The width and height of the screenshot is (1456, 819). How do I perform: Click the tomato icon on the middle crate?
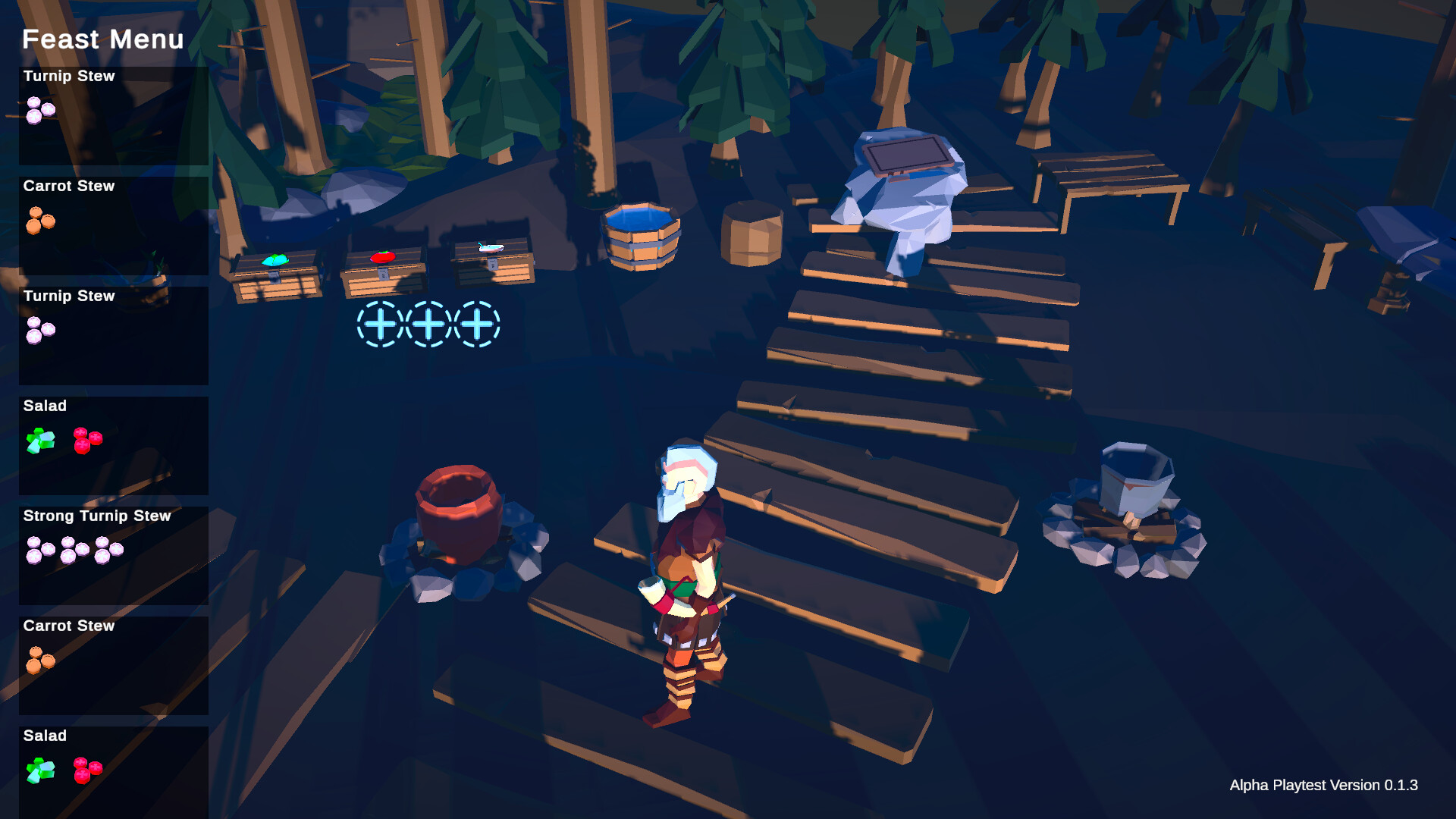(383, 256)
